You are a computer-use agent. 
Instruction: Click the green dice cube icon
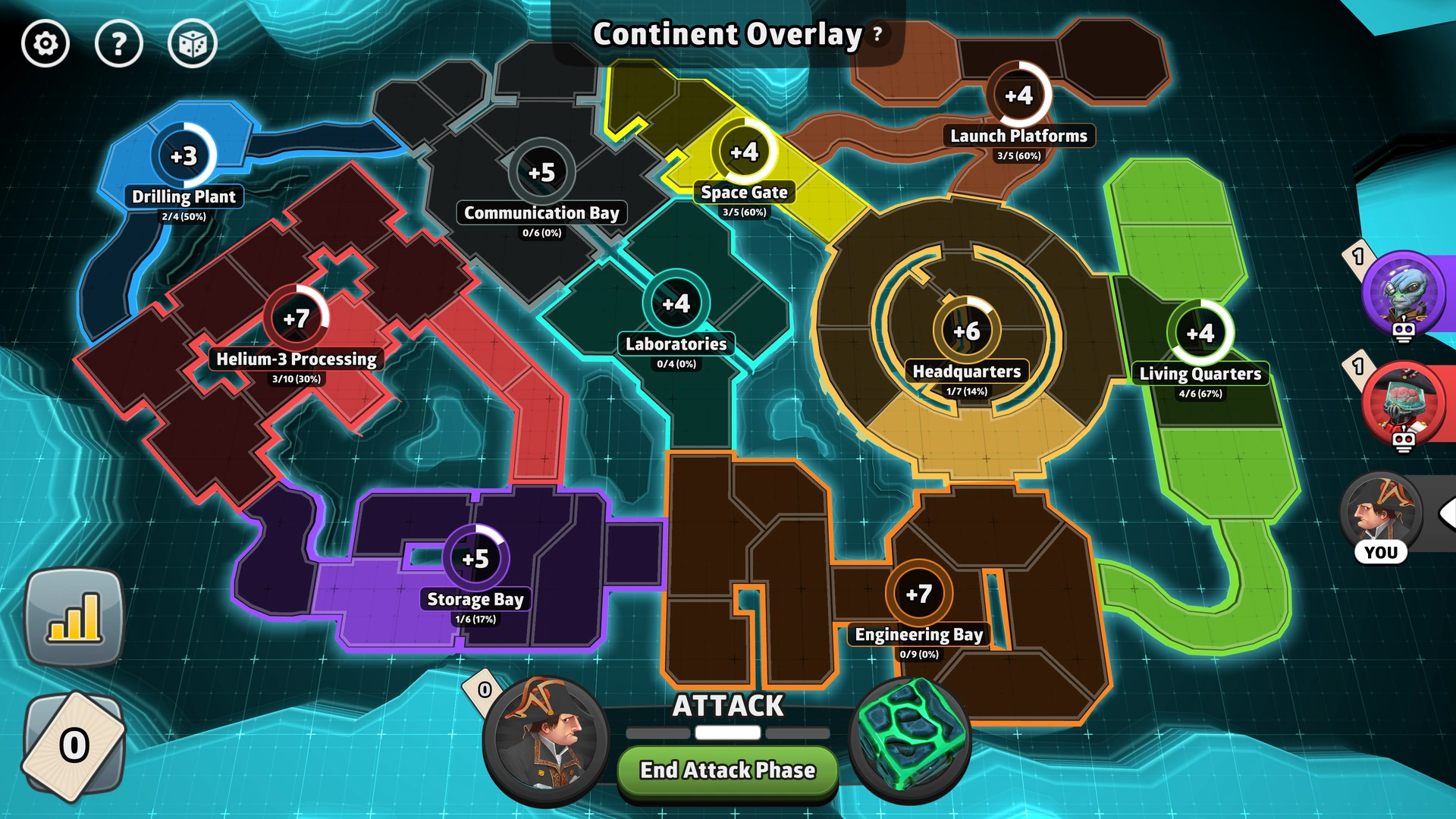click(x=912, y=738)
